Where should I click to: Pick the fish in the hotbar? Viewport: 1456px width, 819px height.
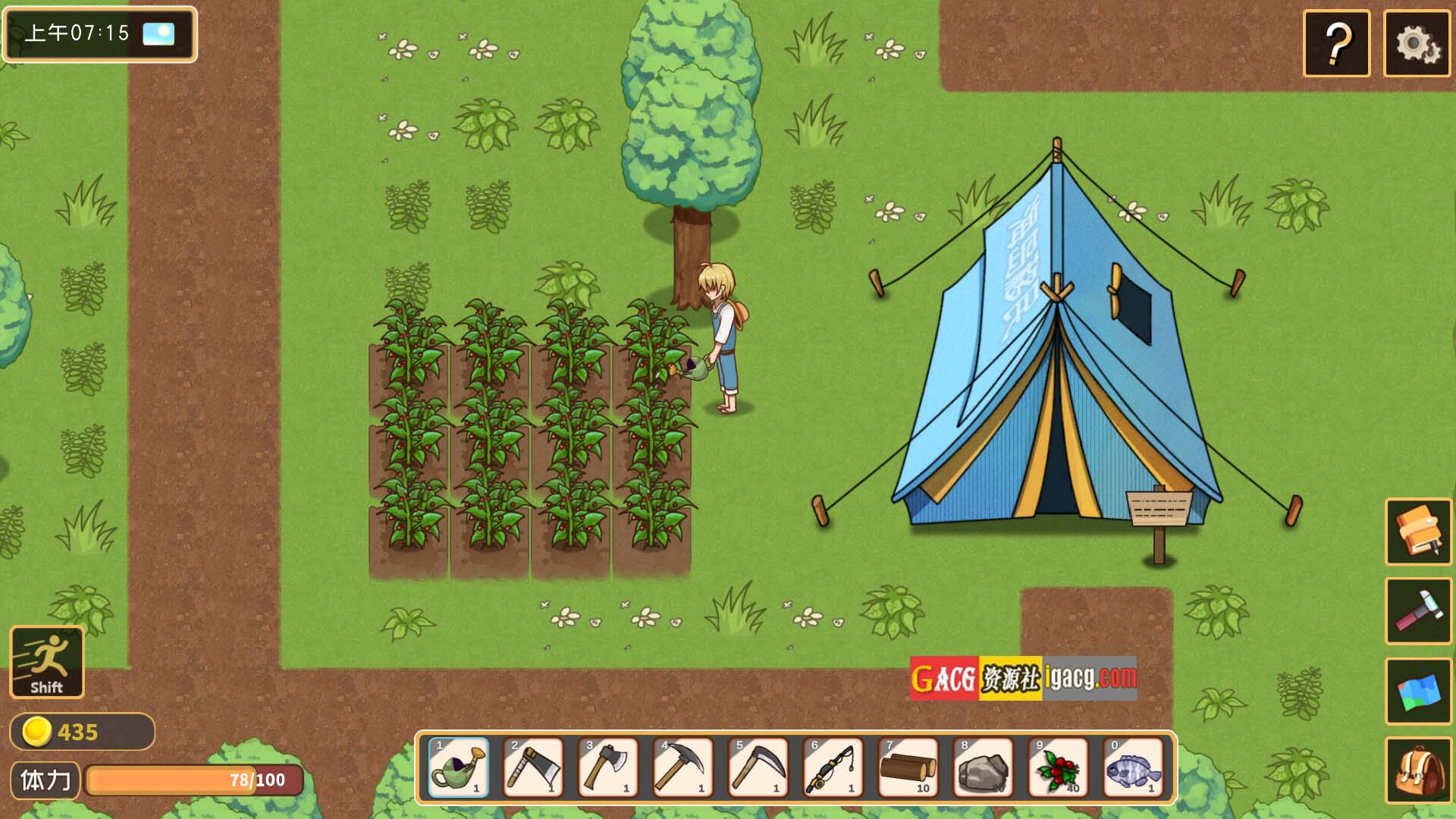1133,767
